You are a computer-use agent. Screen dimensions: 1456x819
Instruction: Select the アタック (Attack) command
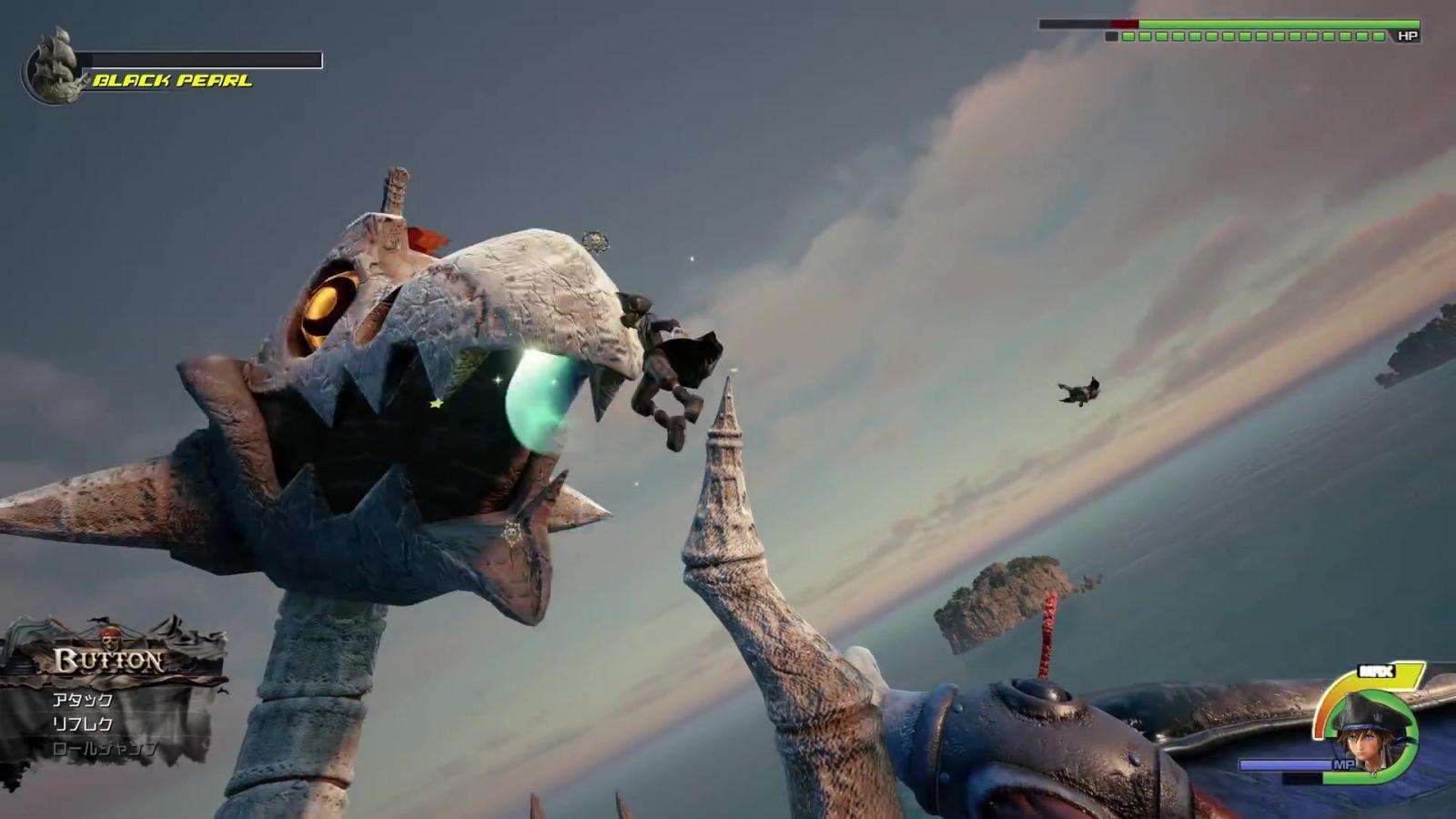[x=83, y=700]
